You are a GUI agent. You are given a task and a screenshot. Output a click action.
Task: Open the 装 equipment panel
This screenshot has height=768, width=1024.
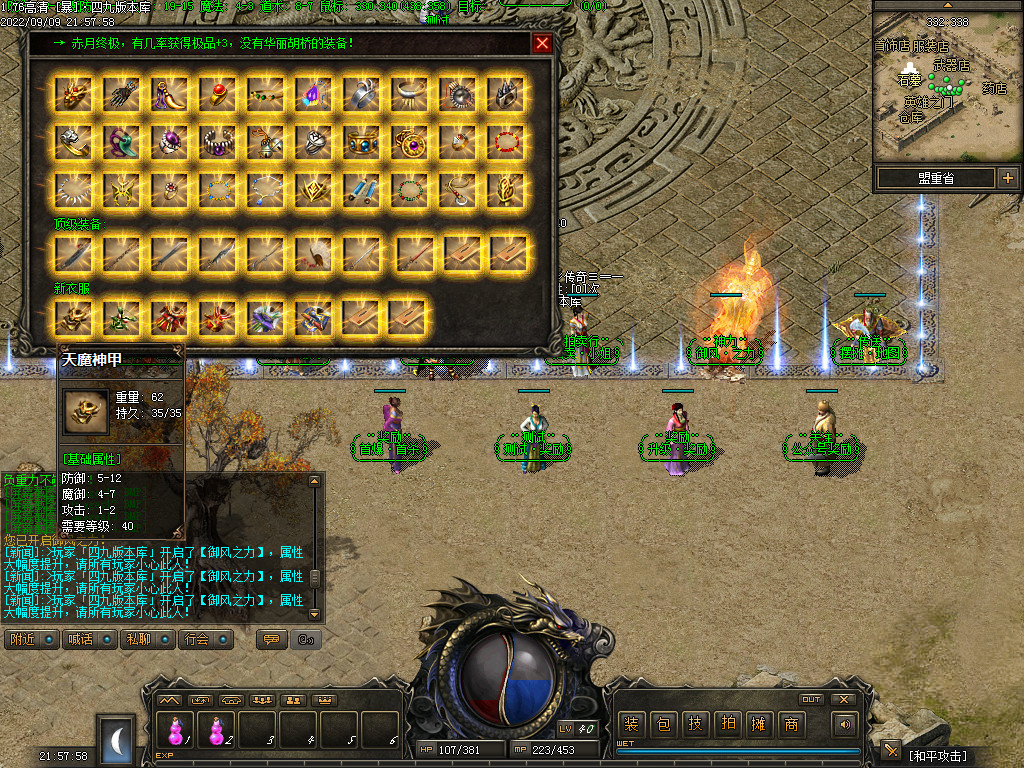(x=631, y=724)
